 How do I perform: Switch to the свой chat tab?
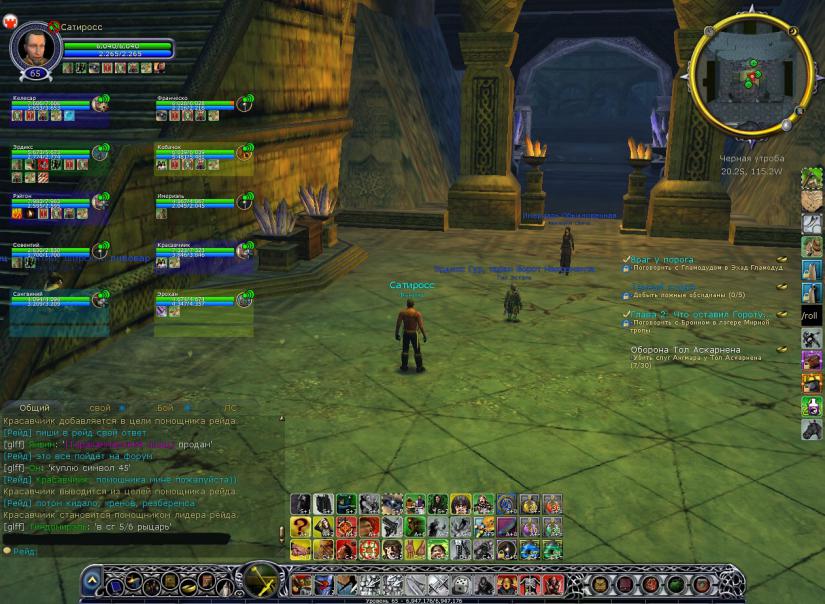coord(100,408)
